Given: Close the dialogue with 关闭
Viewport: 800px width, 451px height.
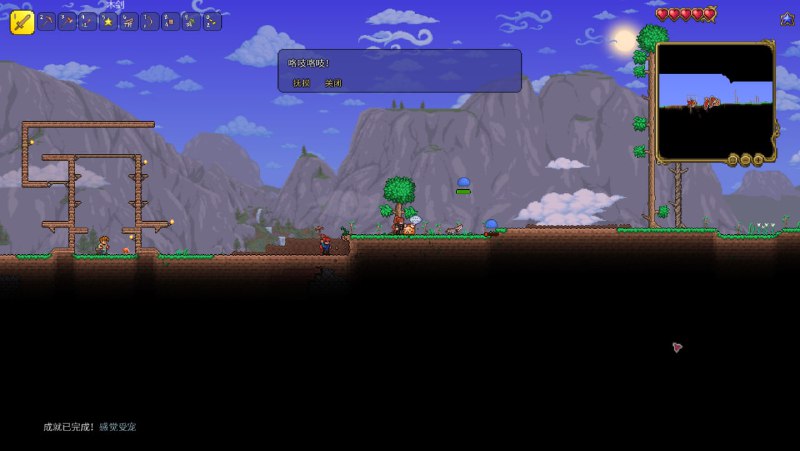Looking at the screenshot, I should 333,83.
